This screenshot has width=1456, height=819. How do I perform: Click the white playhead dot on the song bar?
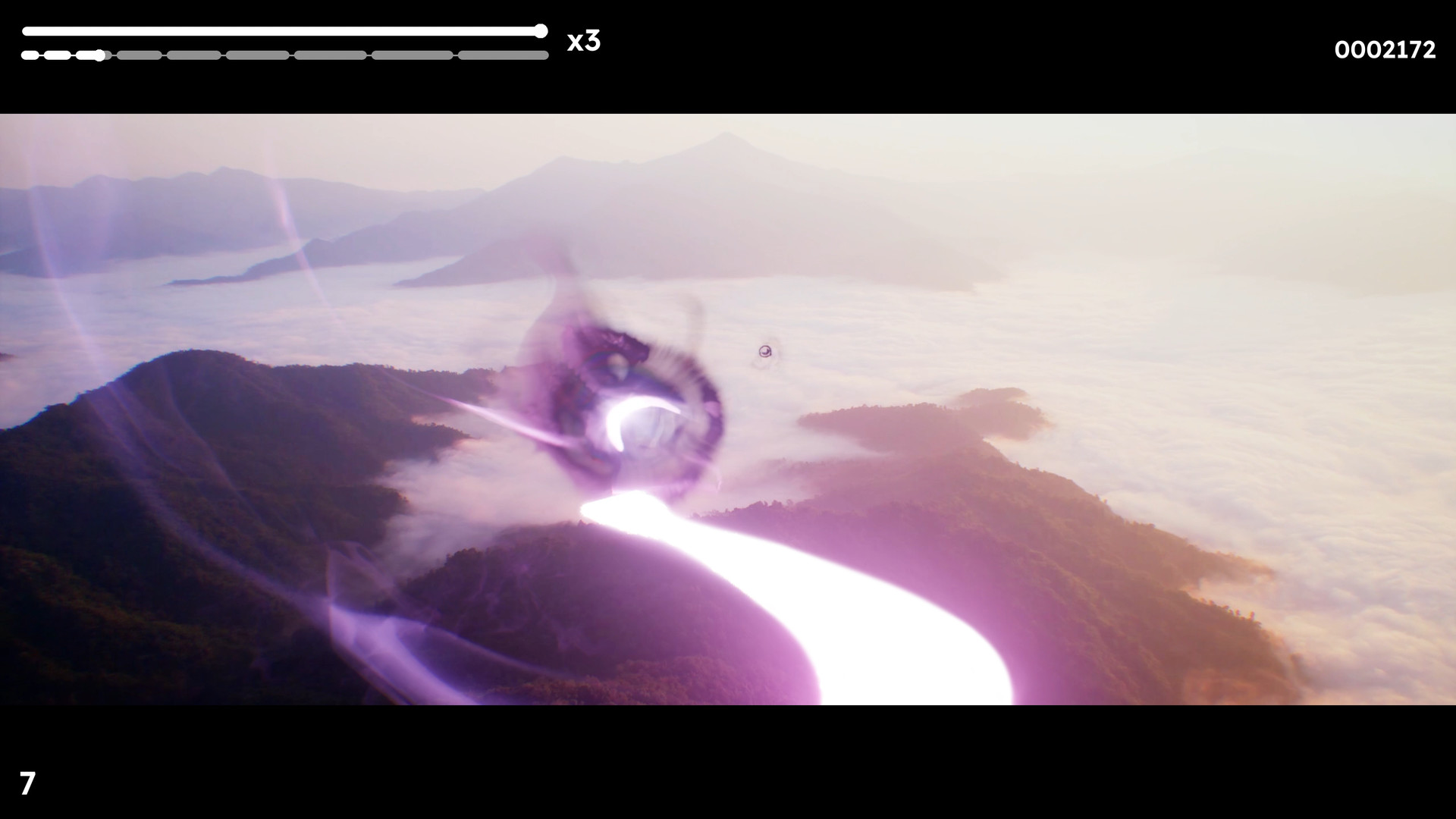click(100, 55)
